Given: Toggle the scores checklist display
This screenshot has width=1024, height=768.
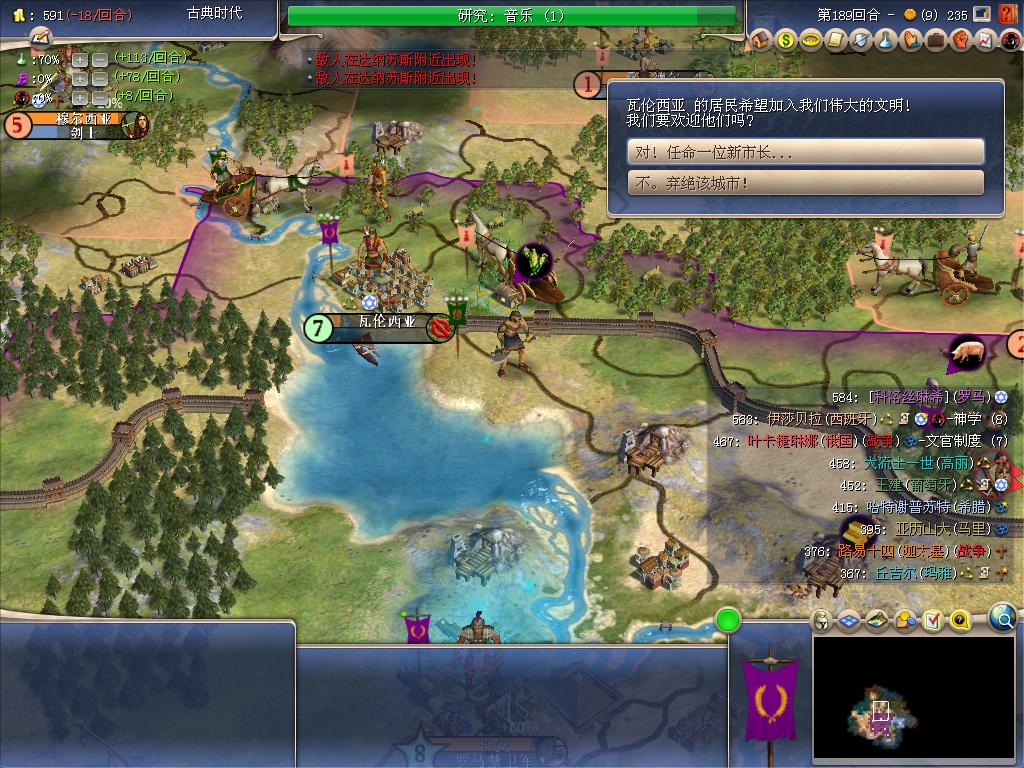Looking at the screenshot, I should 932,620.
